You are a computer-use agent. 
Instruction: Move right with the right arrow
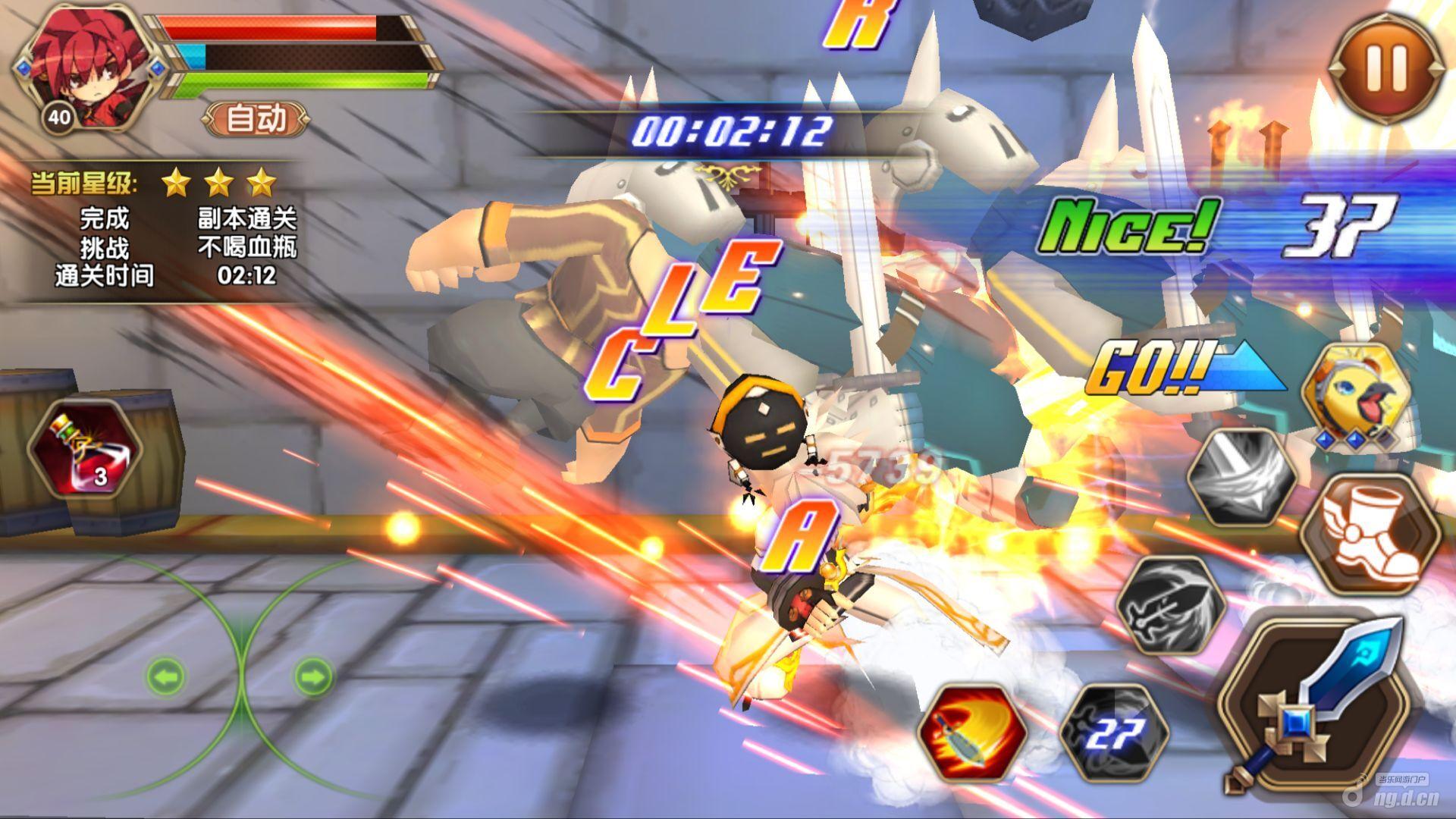tap(312, 674)
